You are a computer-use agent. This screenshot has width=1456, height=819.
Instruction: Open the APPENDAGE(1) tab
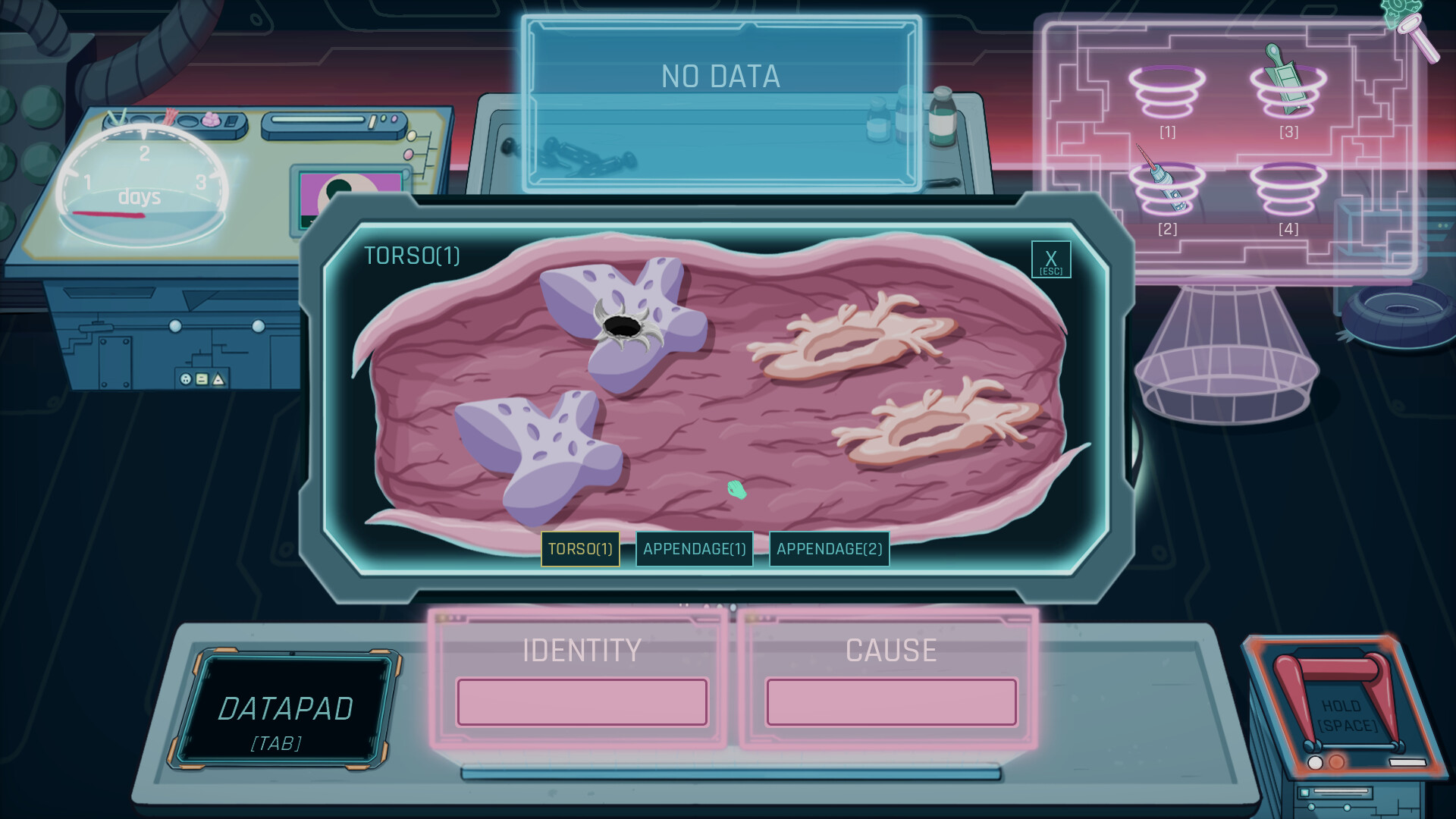[694, 548]
